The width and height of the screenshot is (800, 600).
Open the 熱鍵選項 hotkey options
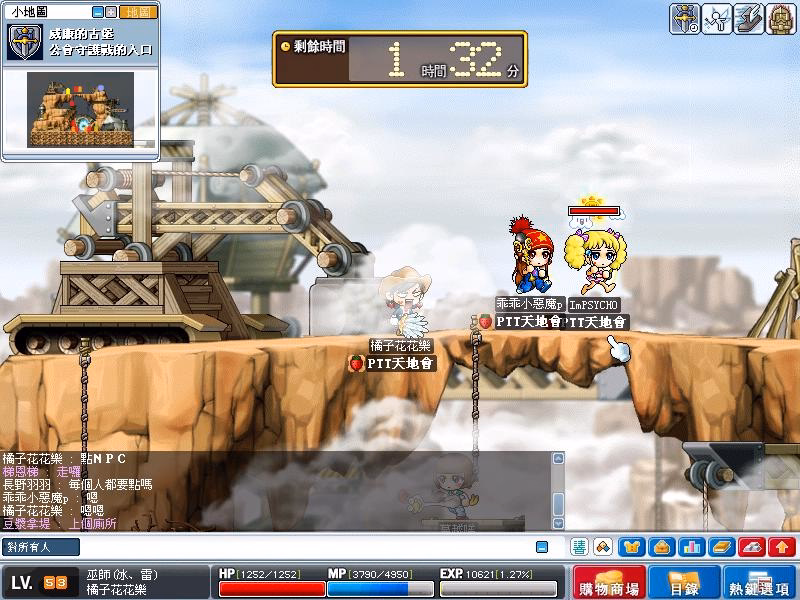759,582
